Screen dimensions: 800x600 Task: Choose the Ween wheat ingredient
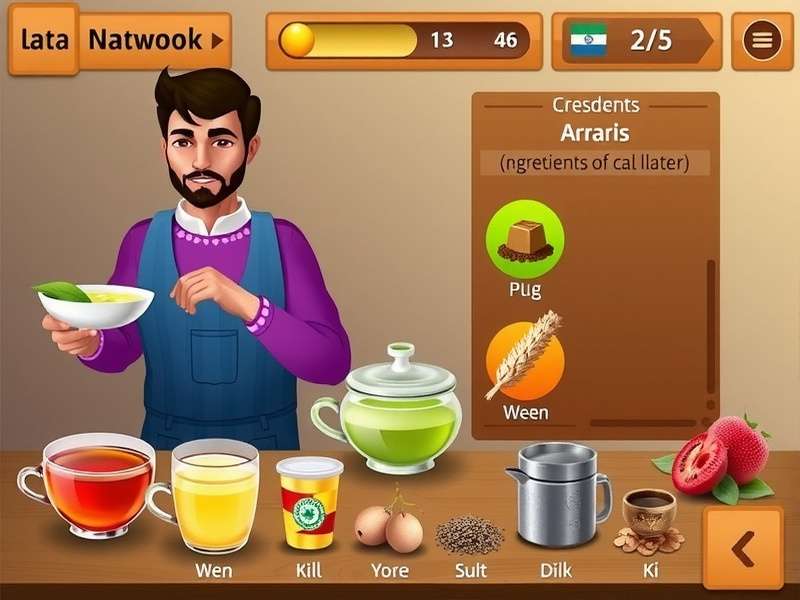tap(525, 359)
